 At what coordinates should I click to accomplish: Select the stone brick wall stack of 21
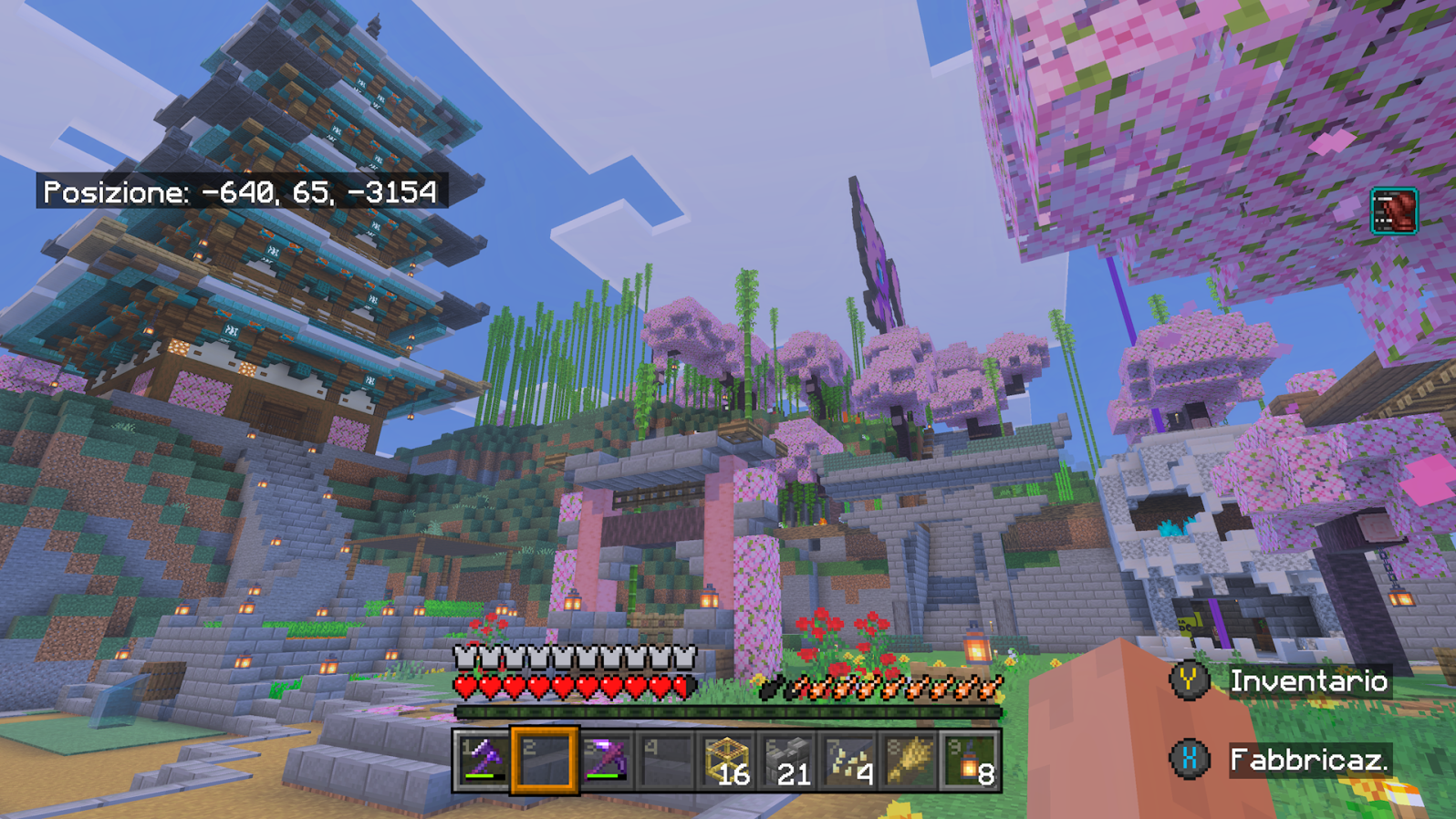click(789, 760)
